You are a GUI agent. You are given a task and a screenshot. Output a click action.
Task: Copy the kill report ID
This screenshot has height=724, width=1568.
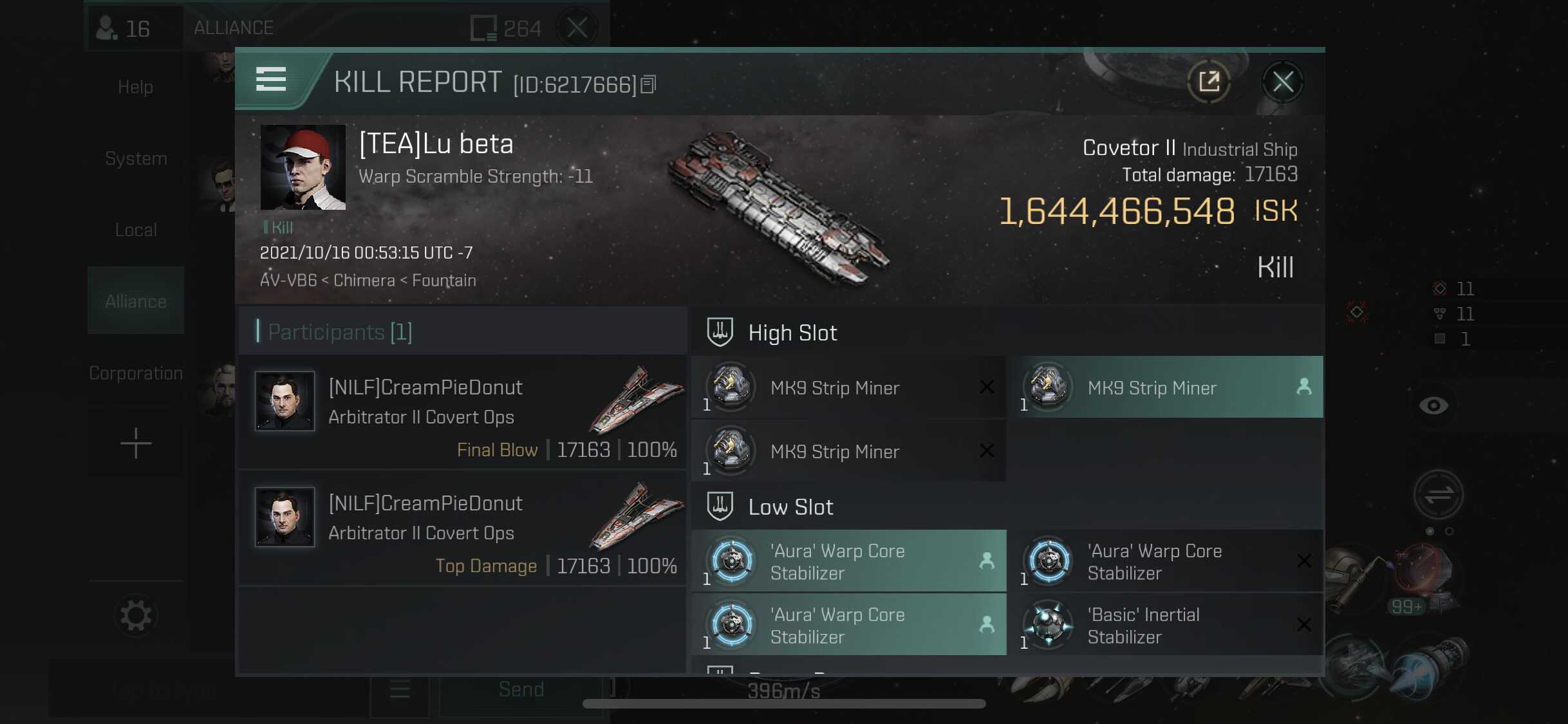pyautogui.click(x=649, y=84)
